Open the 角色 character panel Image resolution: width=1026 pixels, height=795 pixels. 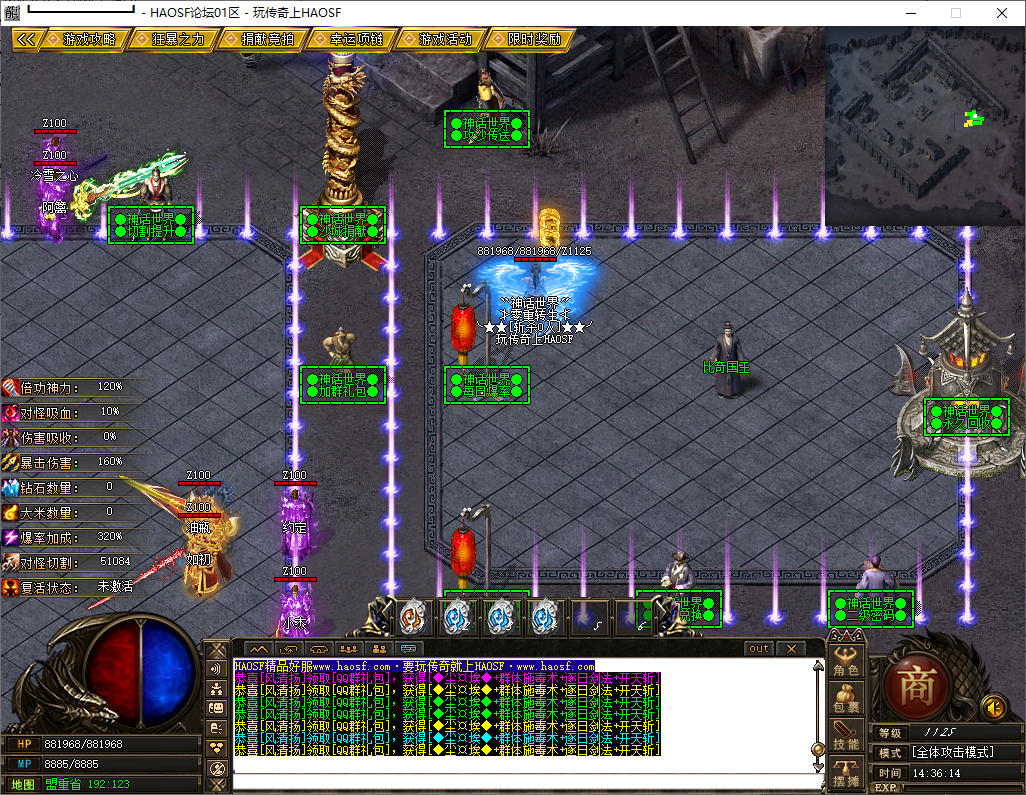pos(846,662)
